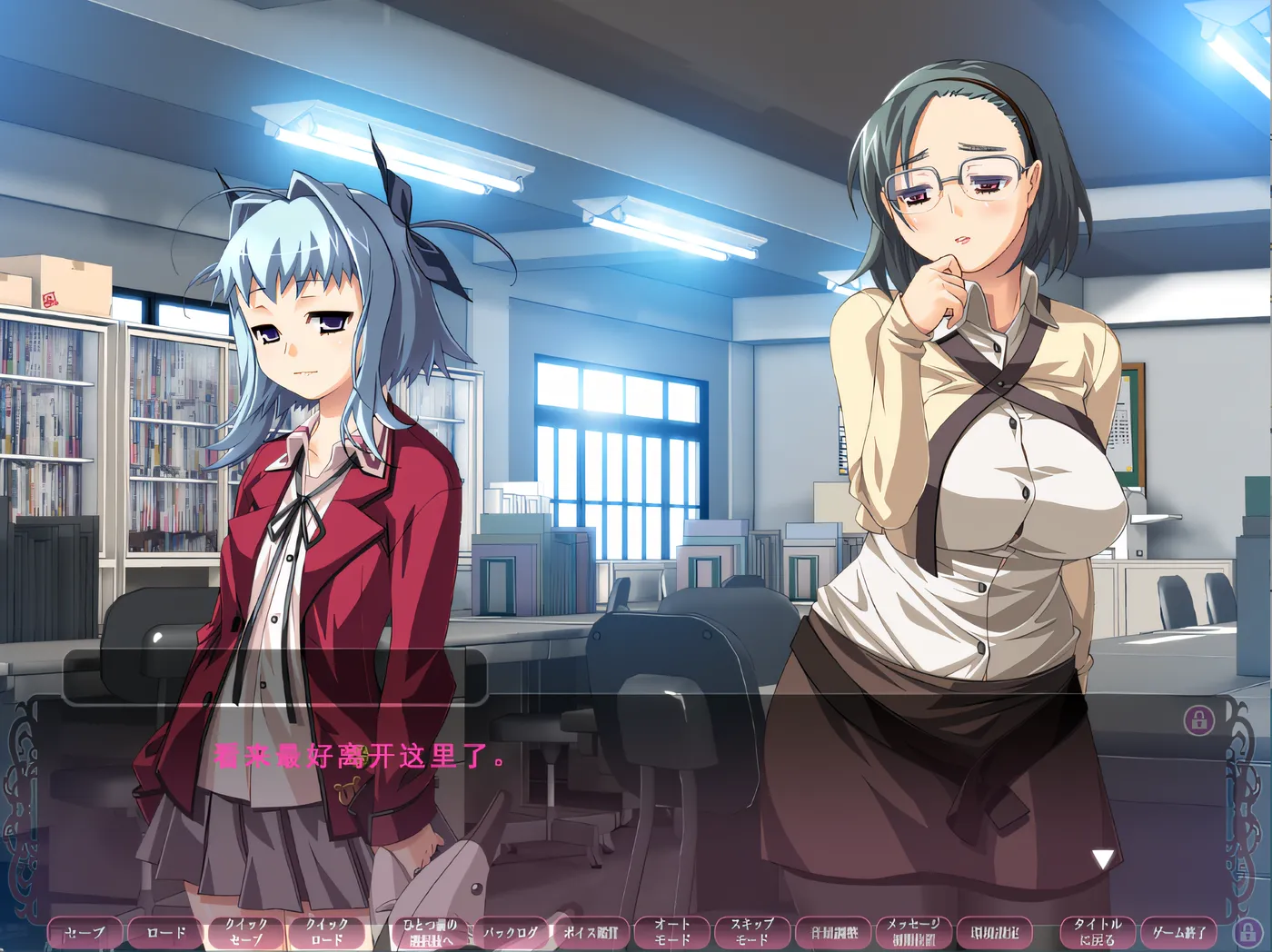Screen dimensions: 1272x952
Task: Toggle the padlock icon beside the message window
Action: click(1197, 722)
